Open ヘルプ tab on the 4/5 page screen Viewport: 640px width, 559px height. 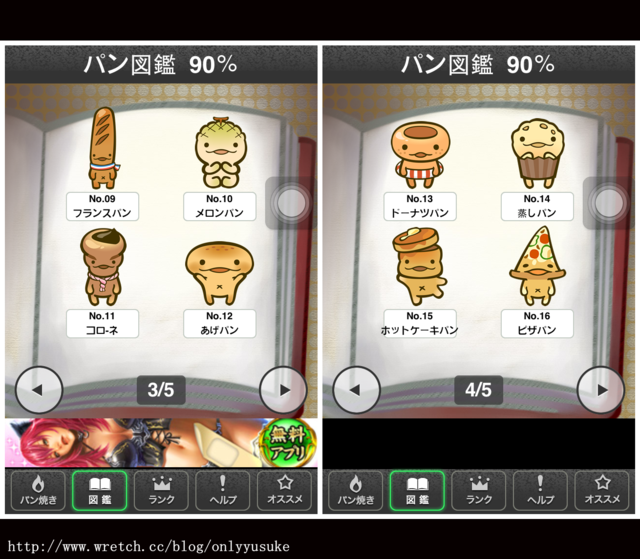(x=540, y=490)
